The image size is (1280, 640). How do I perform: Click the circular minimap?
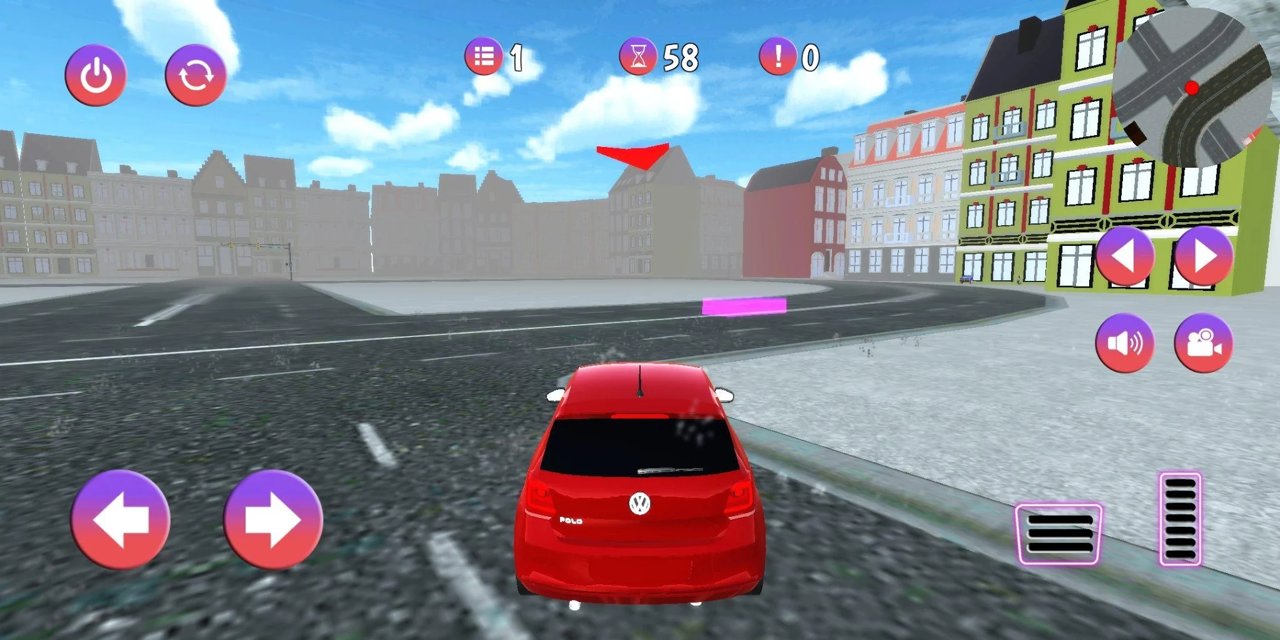tap(1192, 88)
